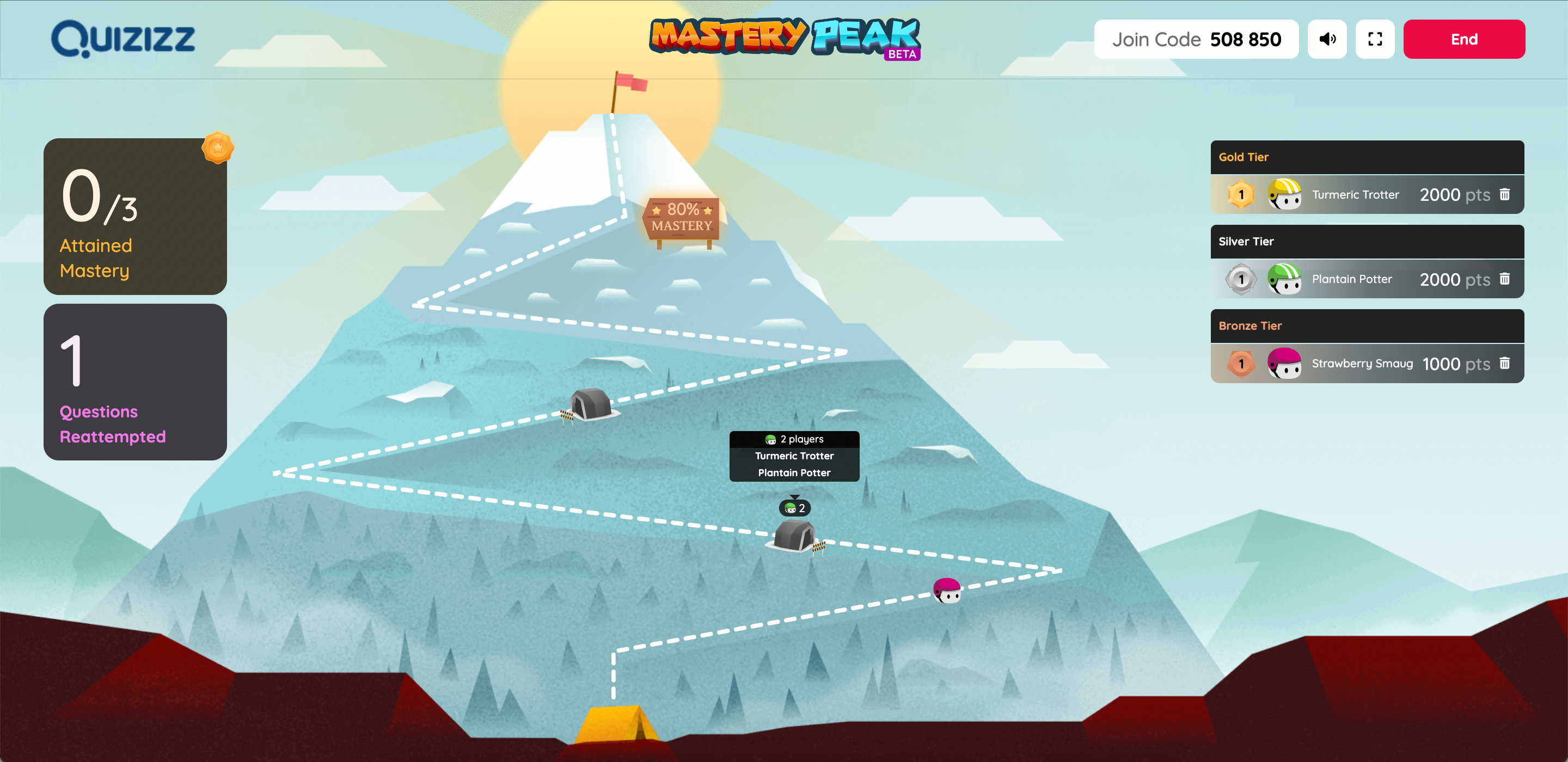
Task: Select the gold medal badge in Gold Tier
Action: [1240, 195]
